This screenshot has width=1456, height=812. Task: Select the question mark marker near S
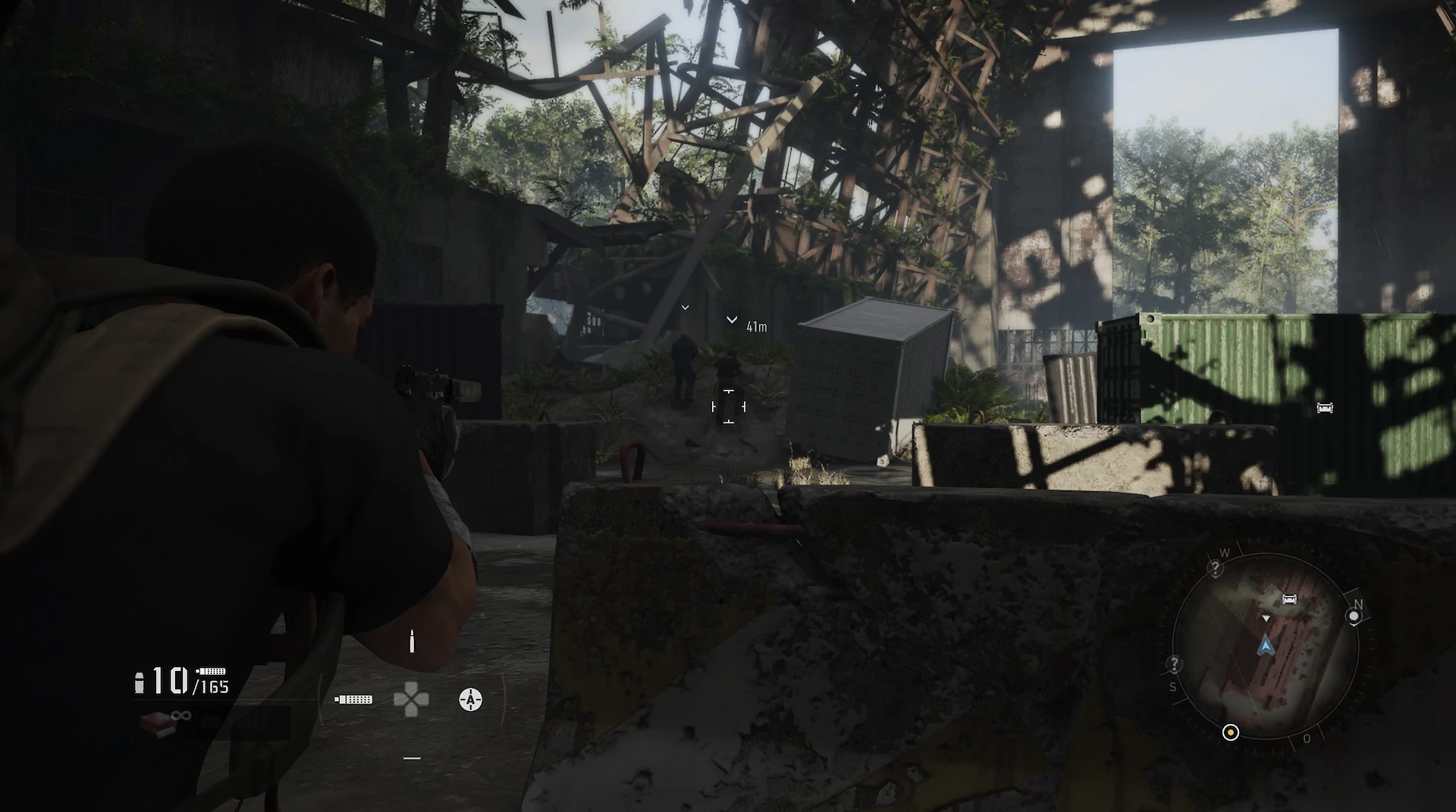click(x=1174, y=665)
